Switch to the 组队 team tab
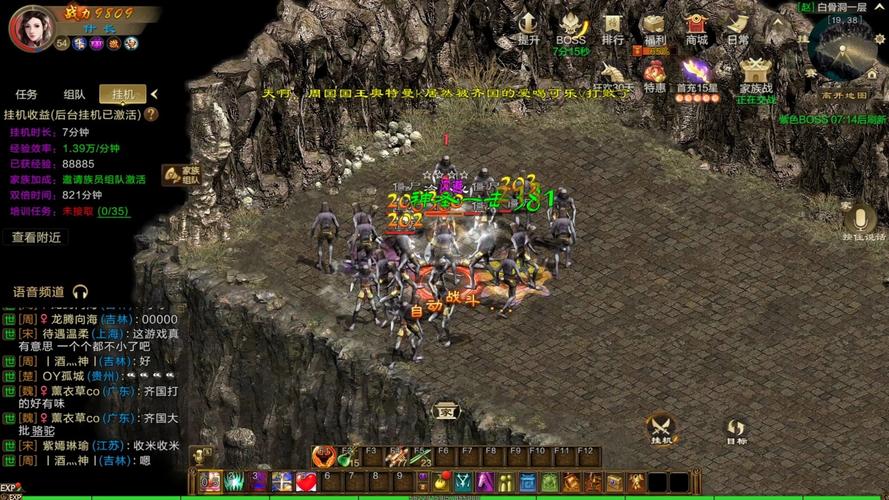 (x=75, y=94)
